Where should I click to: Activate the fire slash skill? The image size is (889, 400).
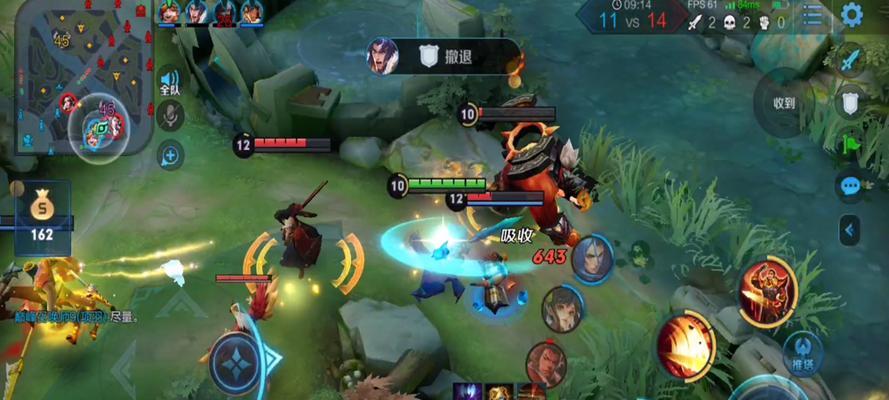click(x=685, y=345)
